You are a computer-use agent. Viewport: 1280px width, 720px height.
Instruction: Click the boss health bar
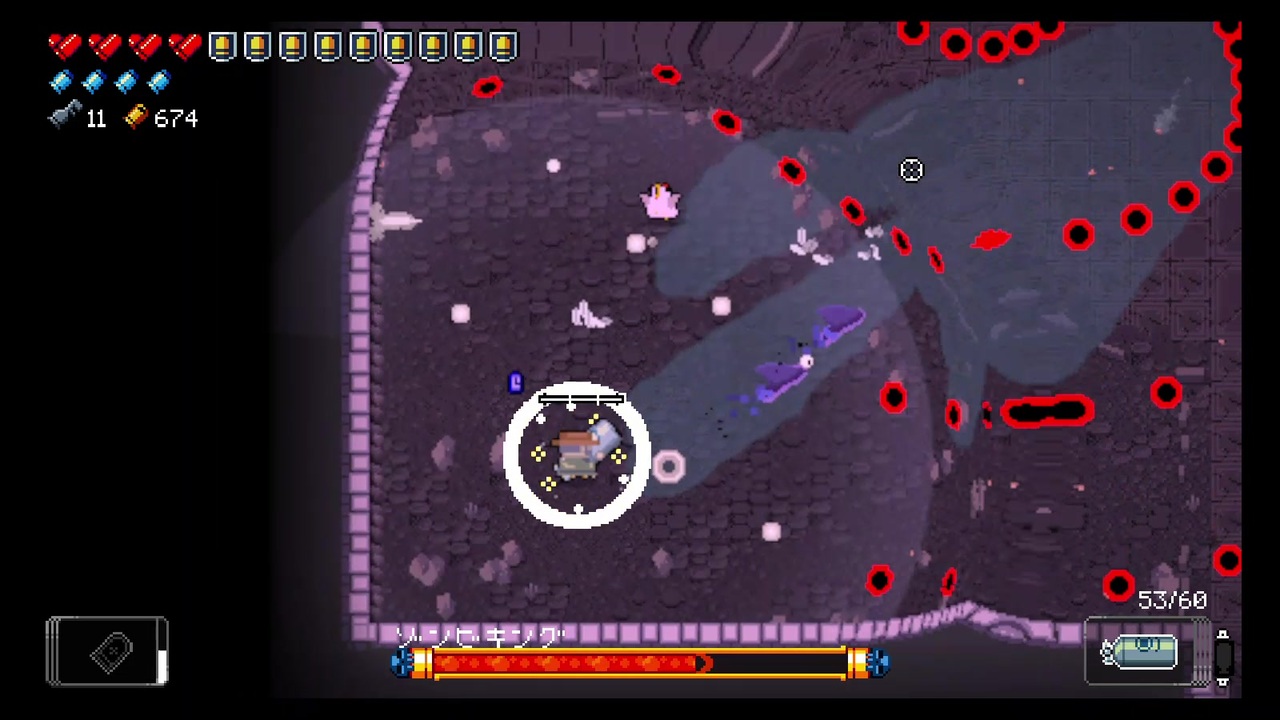point(640,665)
